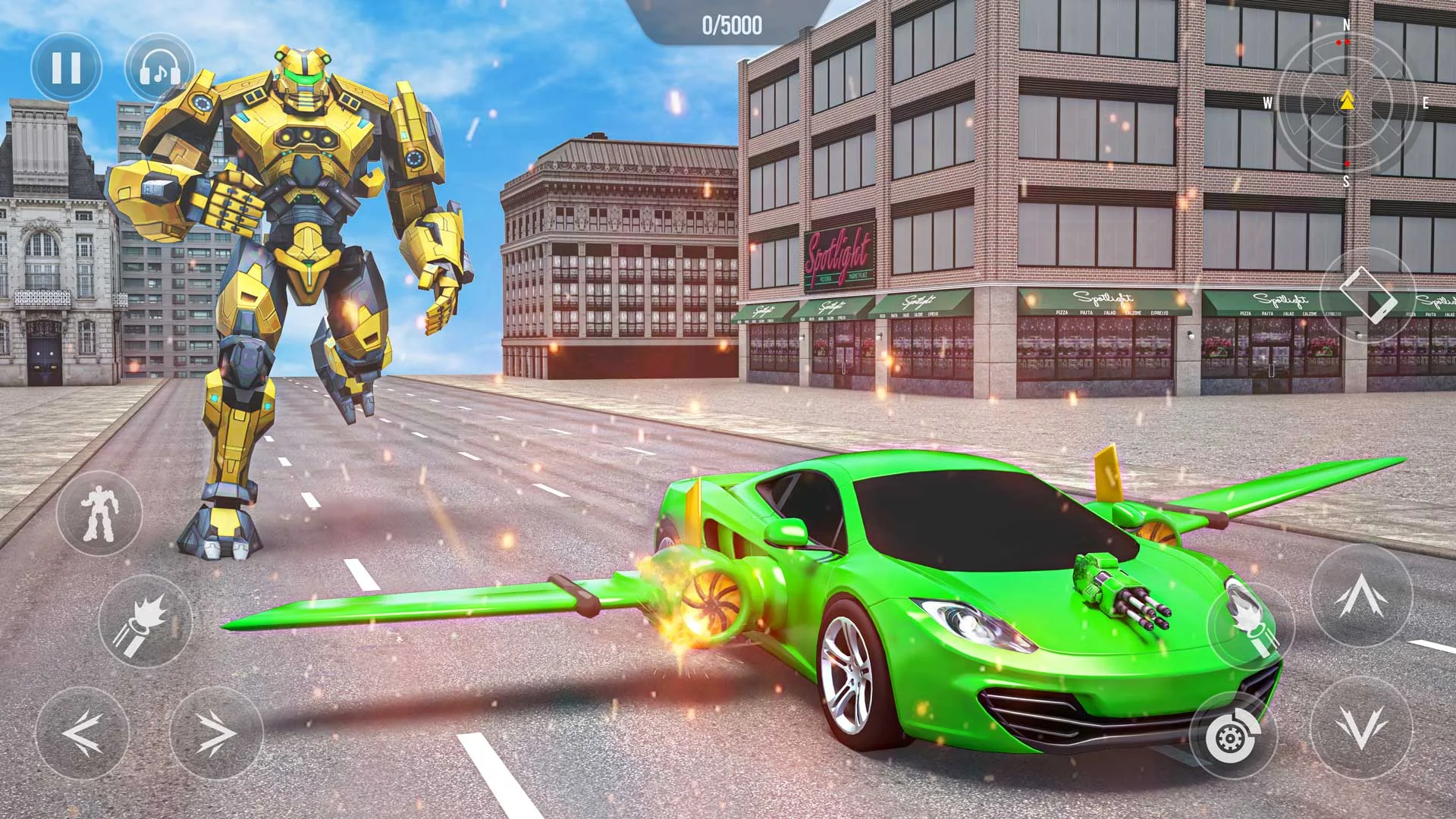Tap the red enemy dot on the minimap

pos(1338,42)
